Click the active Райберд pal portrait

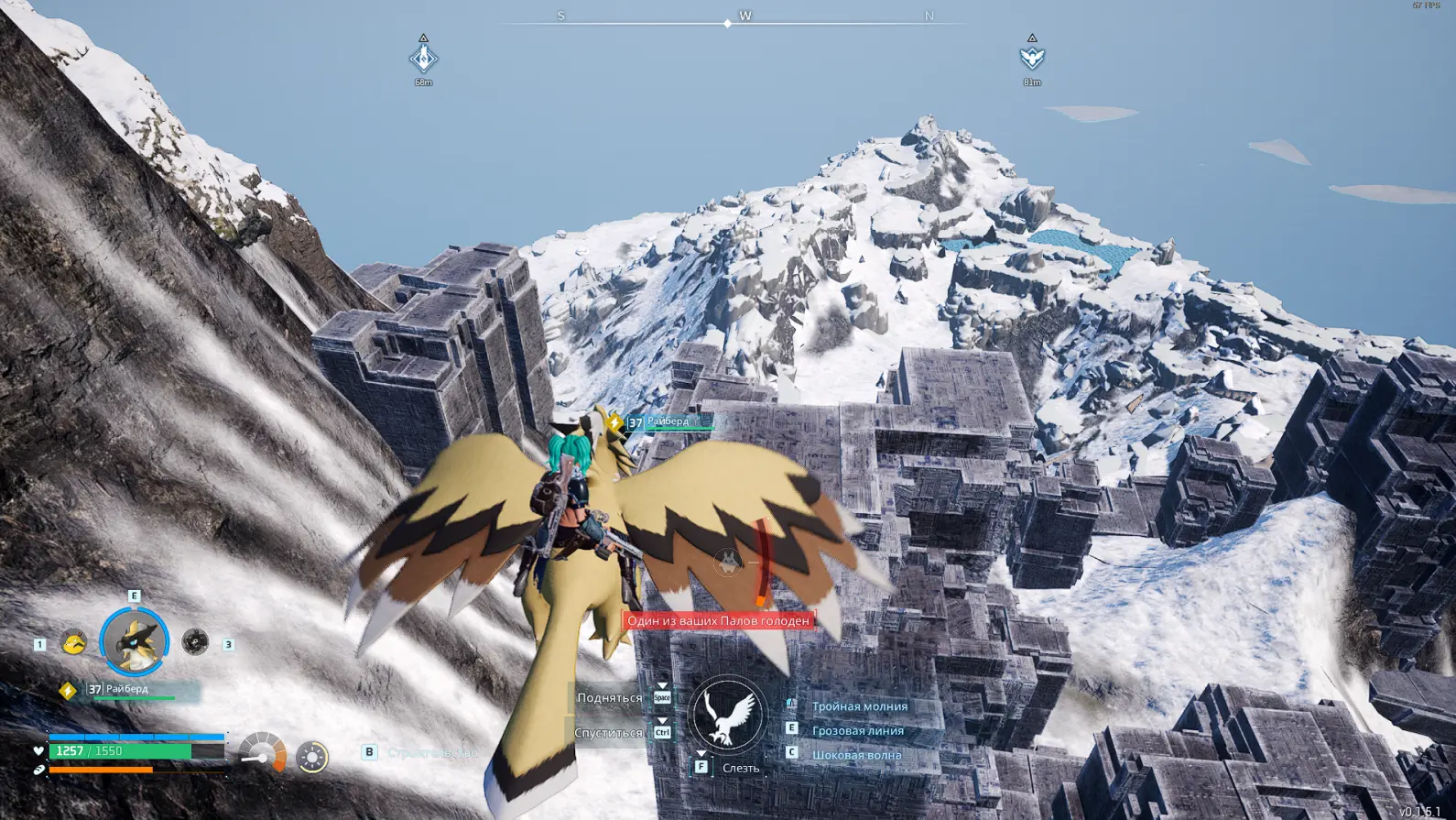[135, 641]
